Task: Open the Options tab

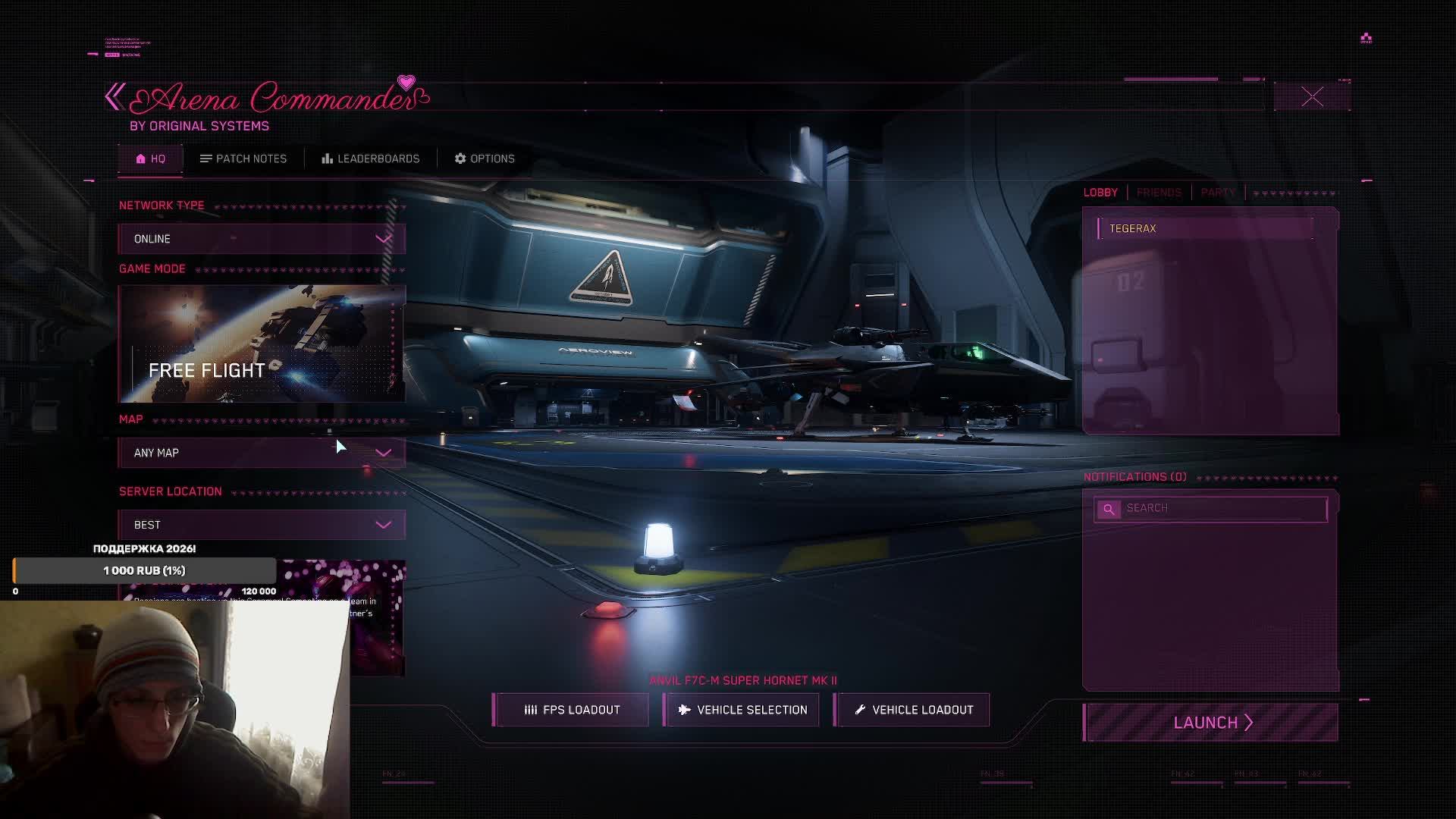Action: pyautogui.click(x=485, y=158)
